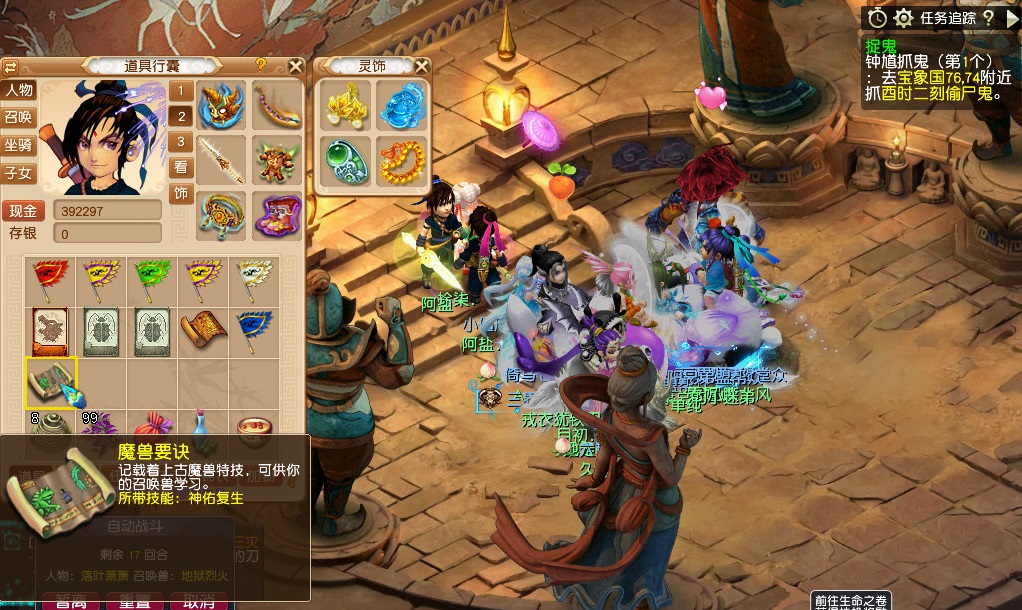Select the green jade ring 灵饰 slot
Image resolution: width=1022 pixels, height=610 pixels.
pos(346,158)
